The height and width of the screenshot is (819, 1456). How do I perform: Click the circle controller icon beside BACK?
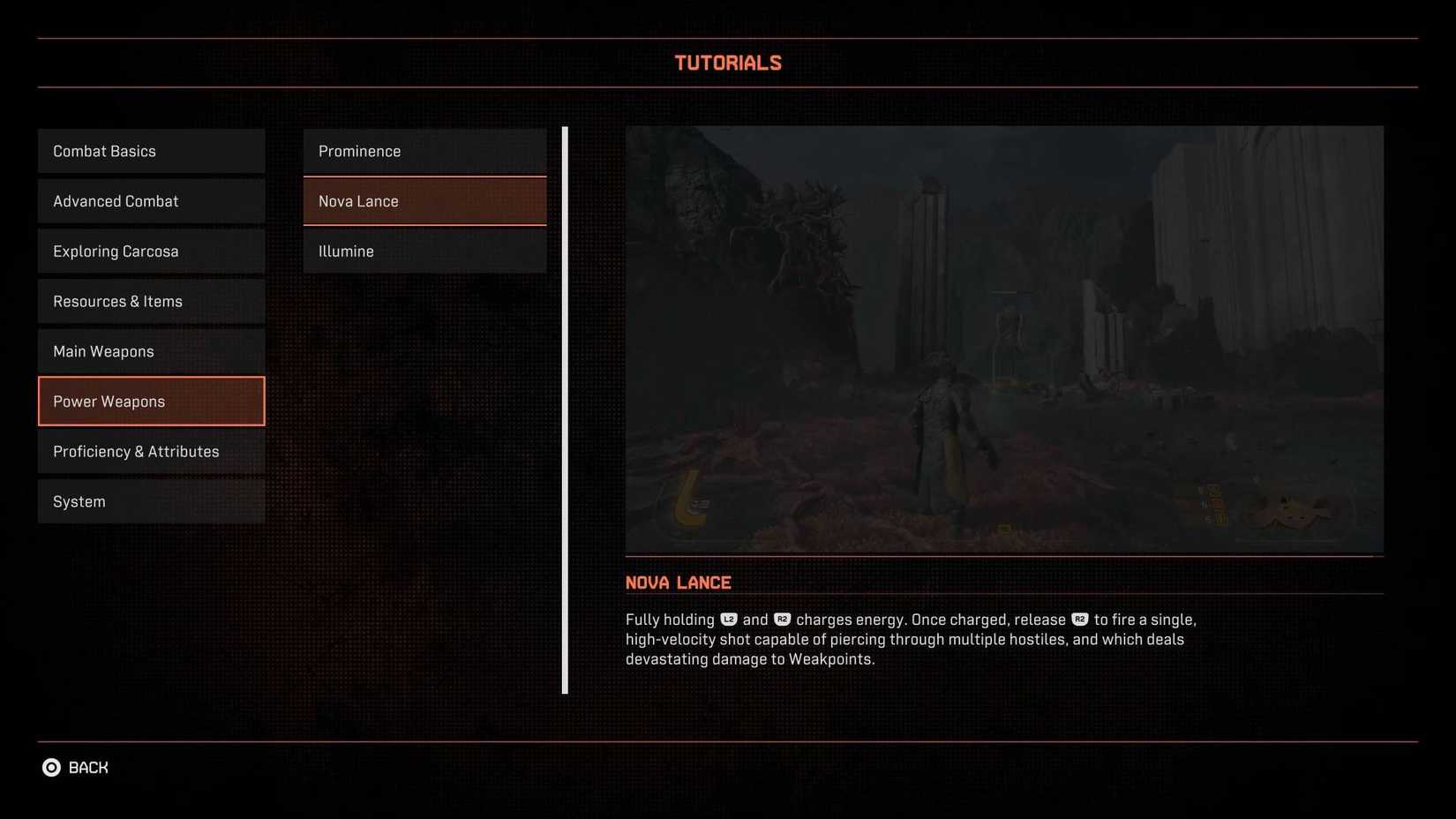(50, 768)
